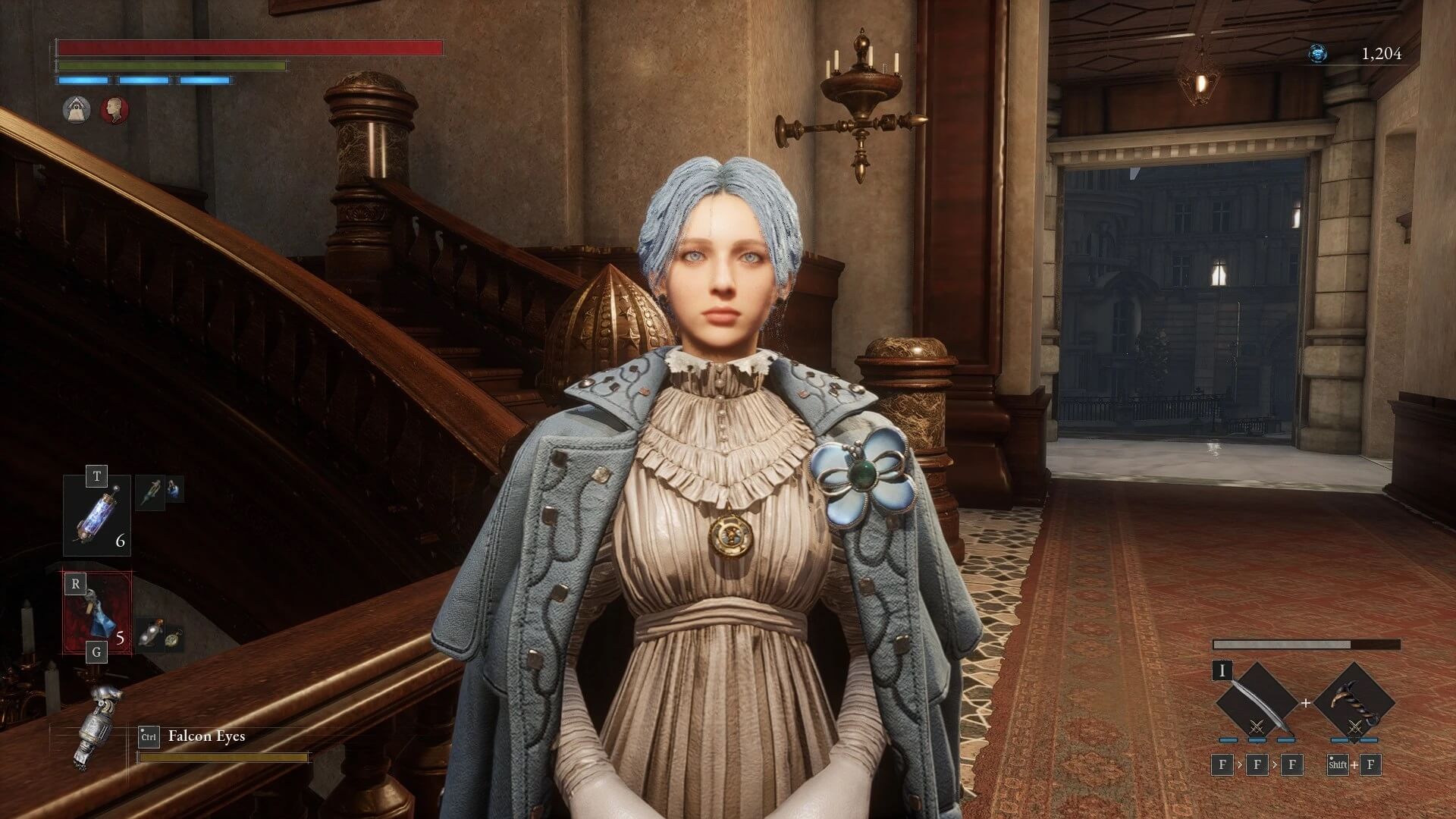The height and width of the screenshot is (819, 1456).
Task: Click the gold pocket watch icon near the G slot
Action: 174,639
